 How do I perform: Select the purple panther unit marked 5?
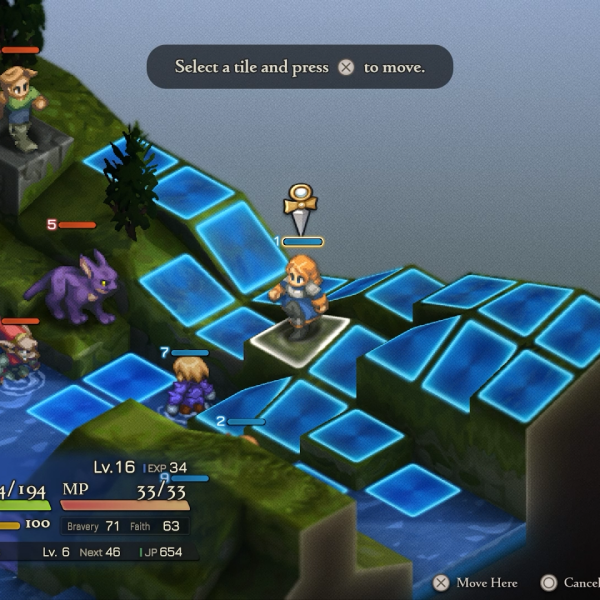[x=80, y=287]
